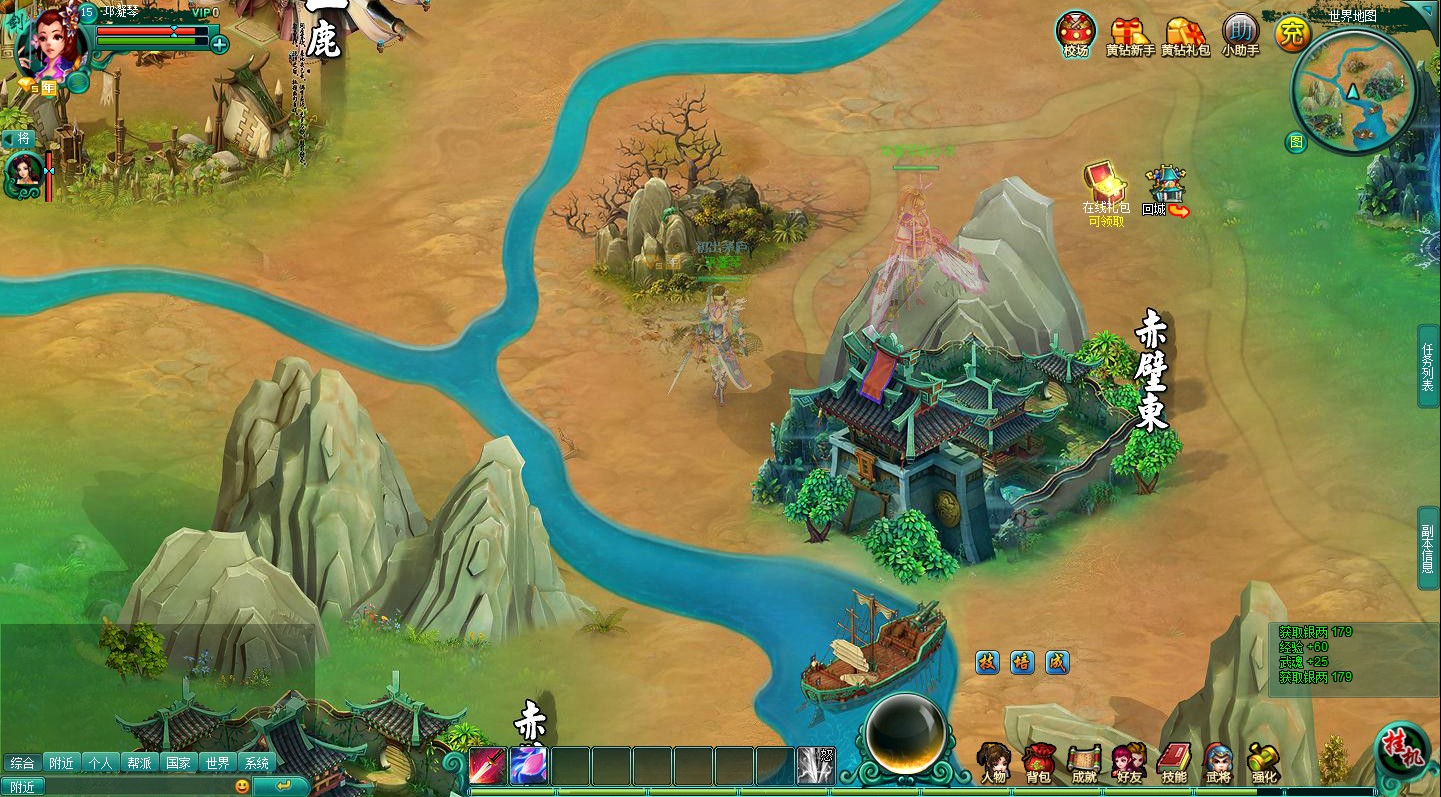The height and width of the screenshot is (797, 1441).
Task: Use the 回城 return-to-town icon
Action: click(1165, 190)
